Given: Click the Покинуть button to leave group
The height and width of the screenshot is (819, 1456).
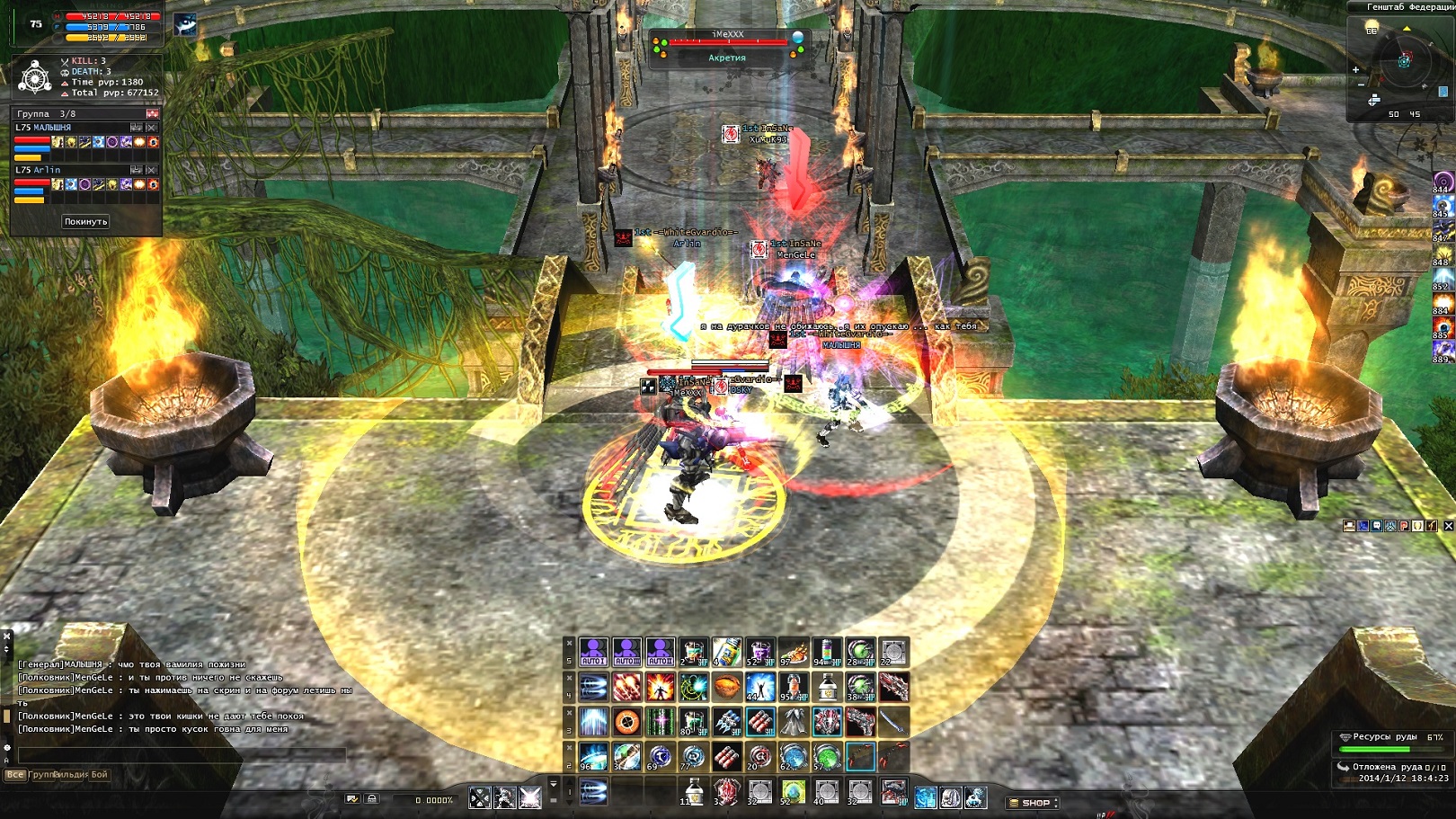Looking at the screenshot, I should 85,221.
